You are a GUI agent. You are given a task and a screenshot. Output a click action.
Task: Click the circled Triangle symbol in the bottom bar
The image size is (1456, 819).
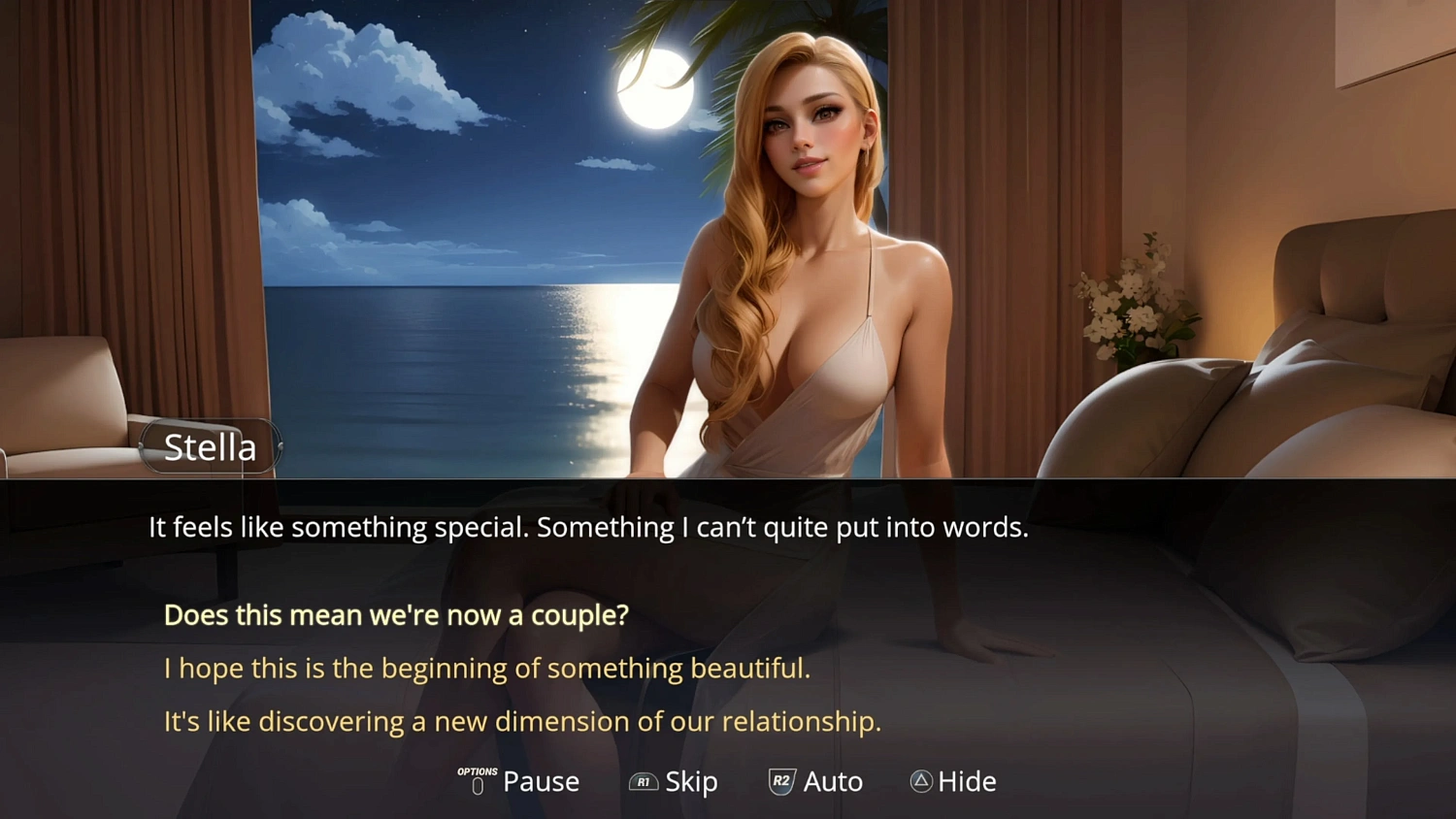coord(919,781)
